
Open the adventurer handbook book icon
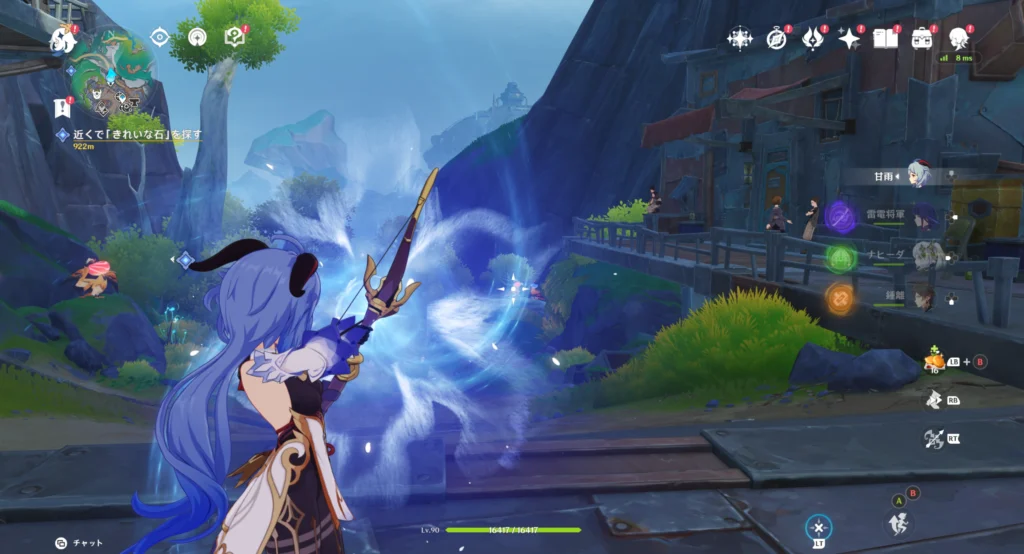click(885, 39)
